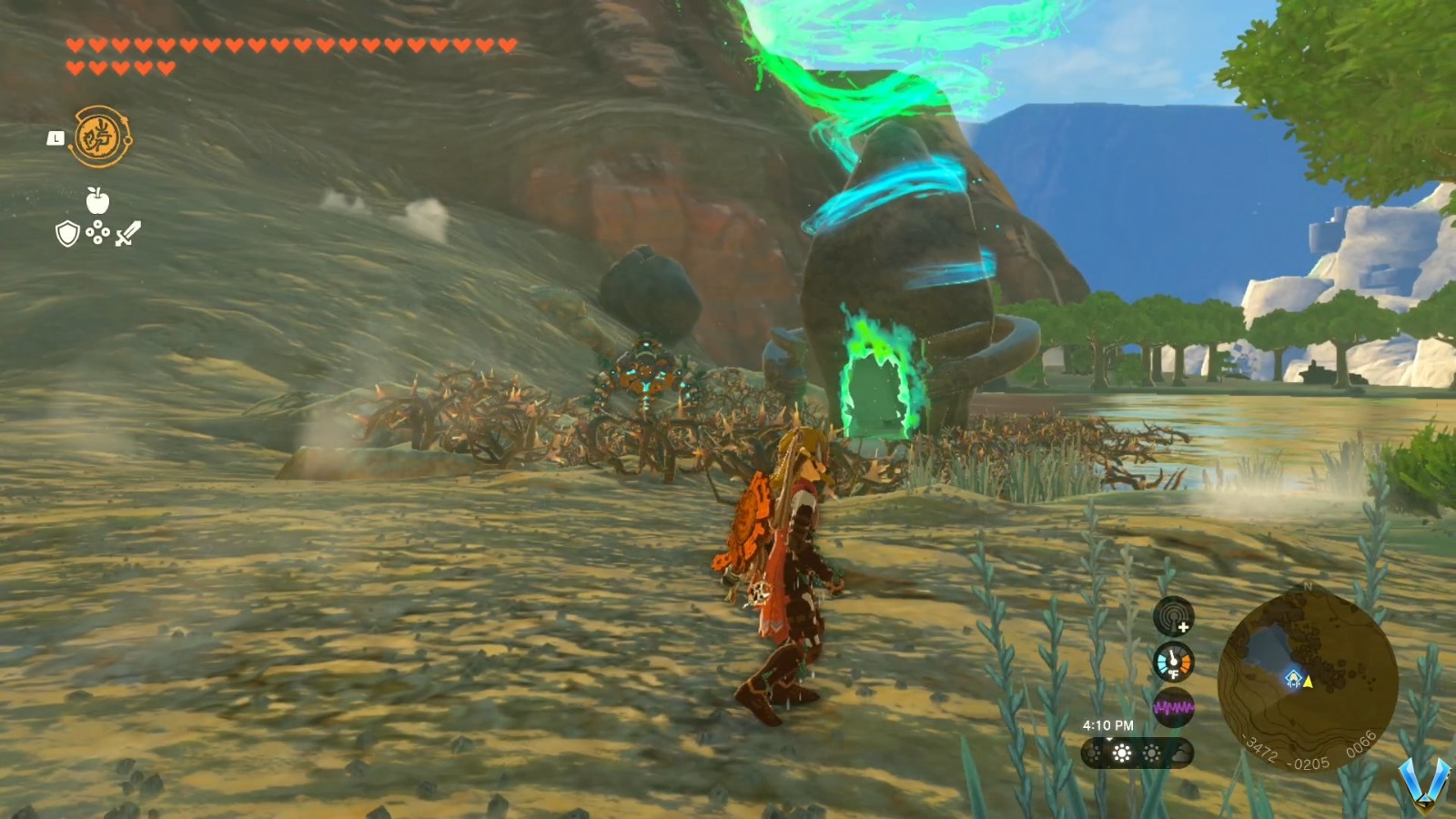Click the N compass marker atop the minimap
Image resolution: width=1456 pixels, height=819 pixels.
[1307, 588]
